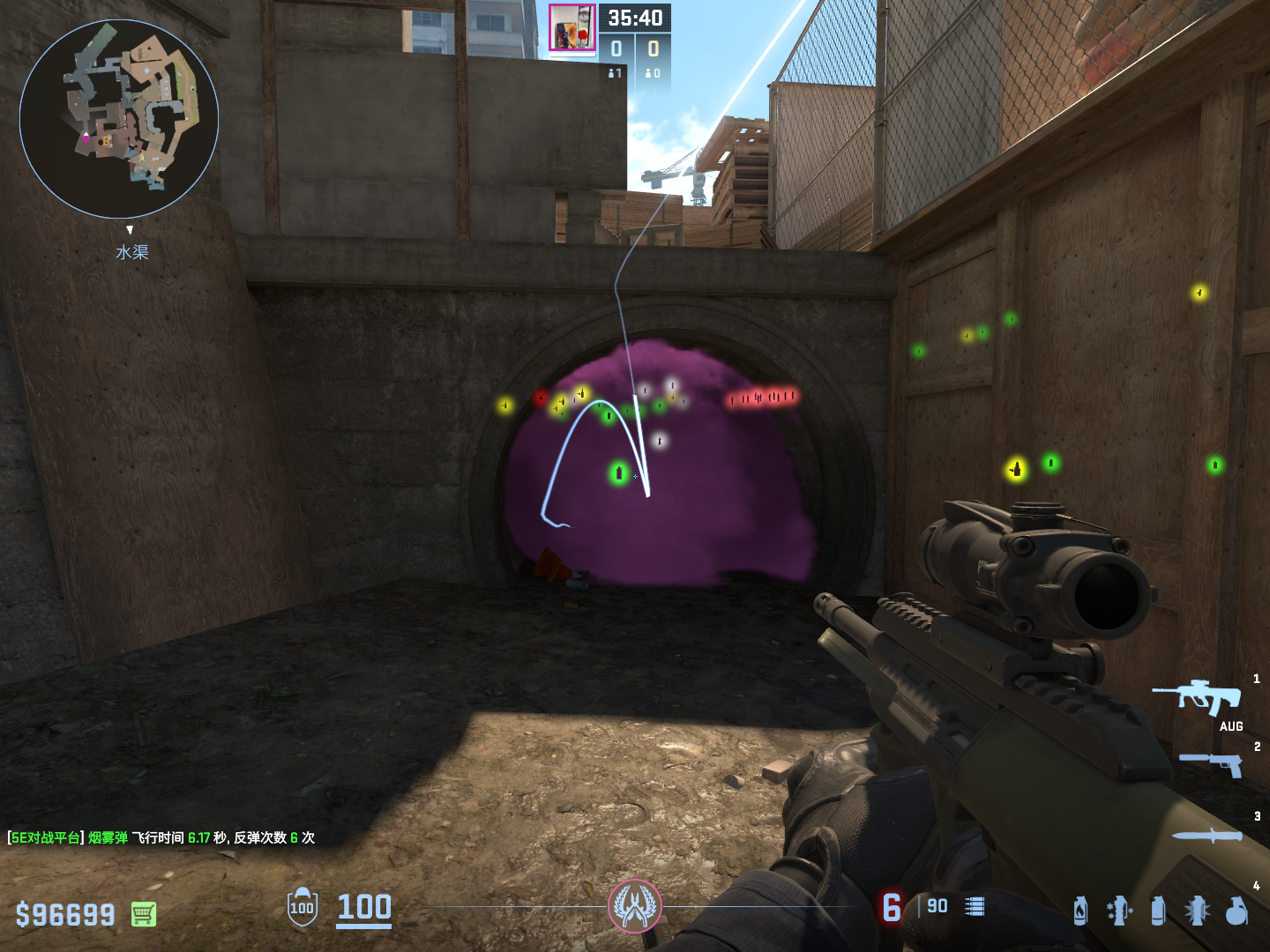Image resolution: width=1270 pixels, height=952 pixels.
Task: Select the decoy grenade icon
Action: pyautogui.click(x=1119, y=911)
